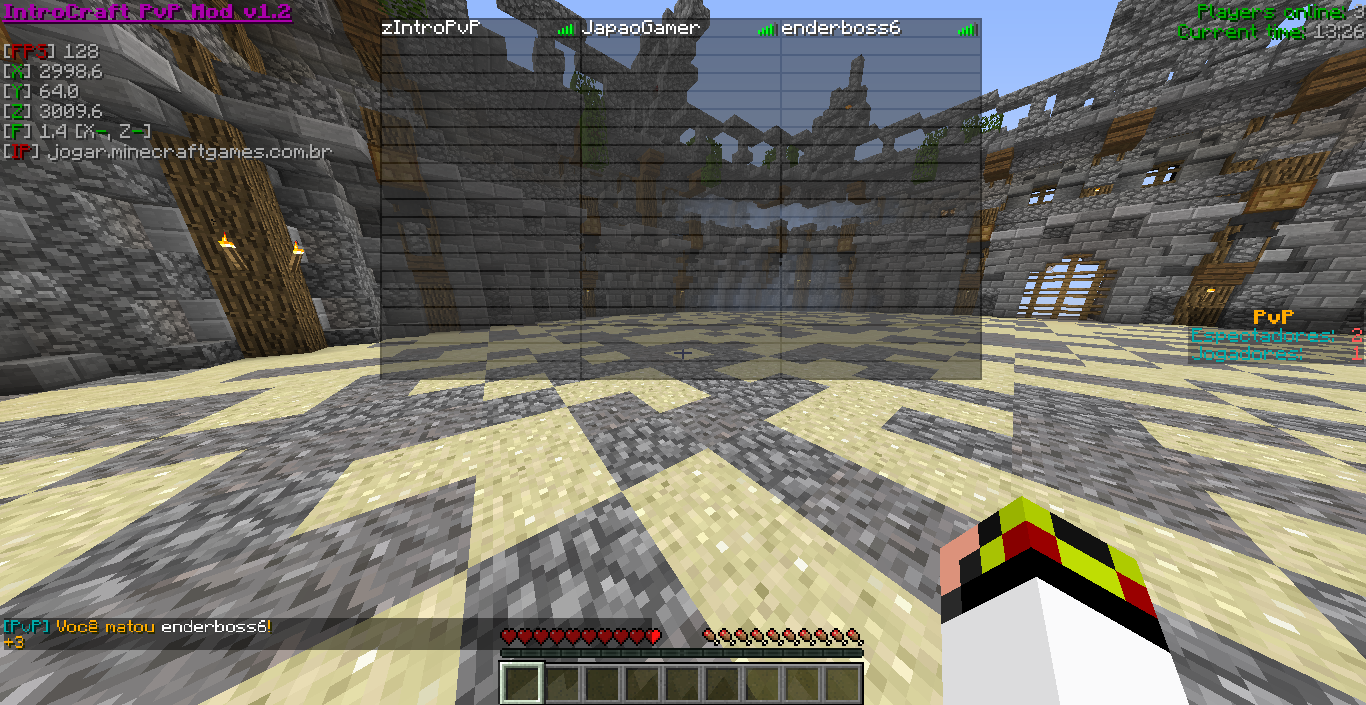The width and height of the screenshot is (1366, 705).
Task: Select the highlighted hotbar slot
Action: coord(522,684)
